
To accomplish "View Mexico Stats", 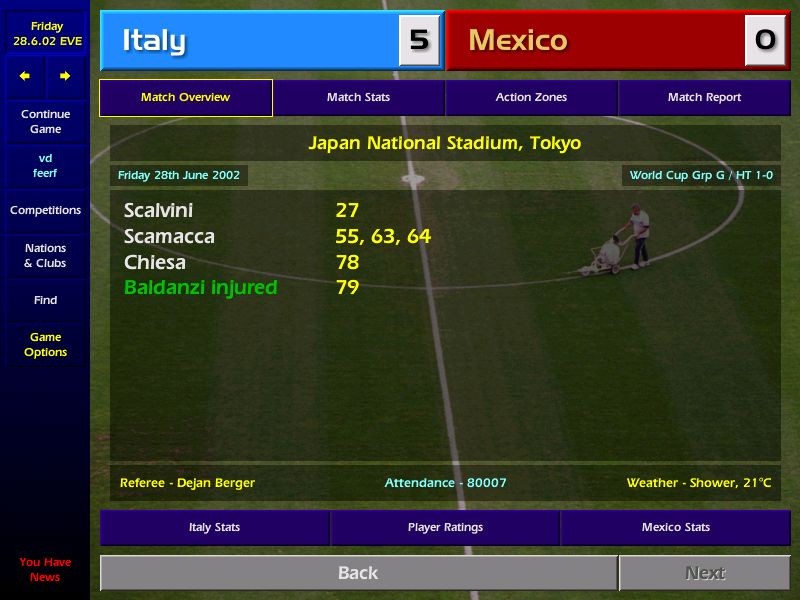I will pyautogui.click(x=676, y=527).
